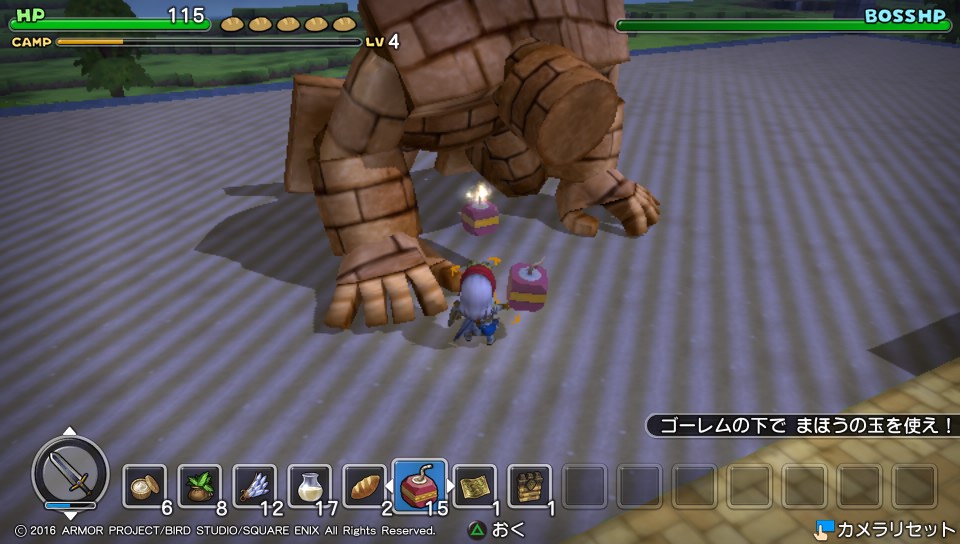Select the folded map item slot
Viewport: 960px width, 544px height.
click(474, 486)
